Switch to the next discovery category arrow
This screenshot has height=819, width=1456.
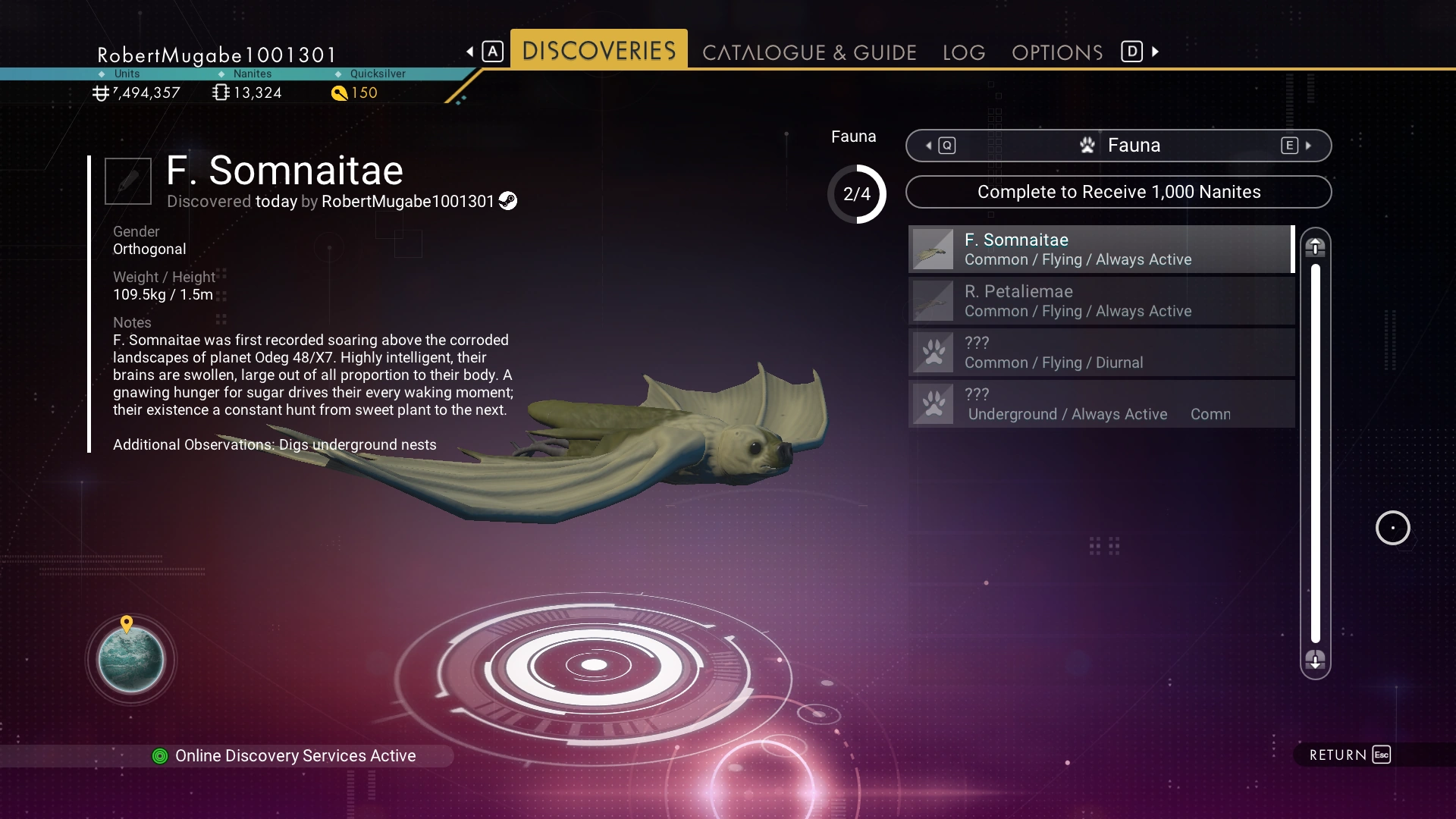tap(1307, 146)
